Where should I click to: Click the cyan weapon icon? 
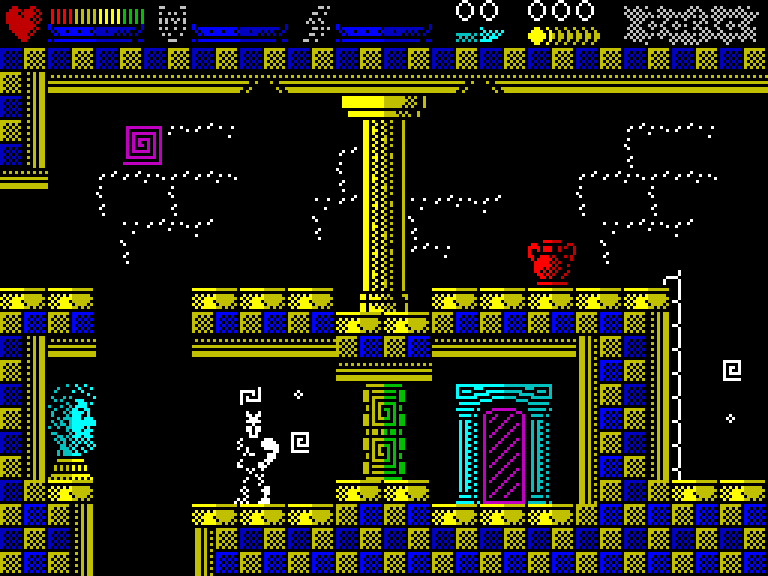(479, 36)
